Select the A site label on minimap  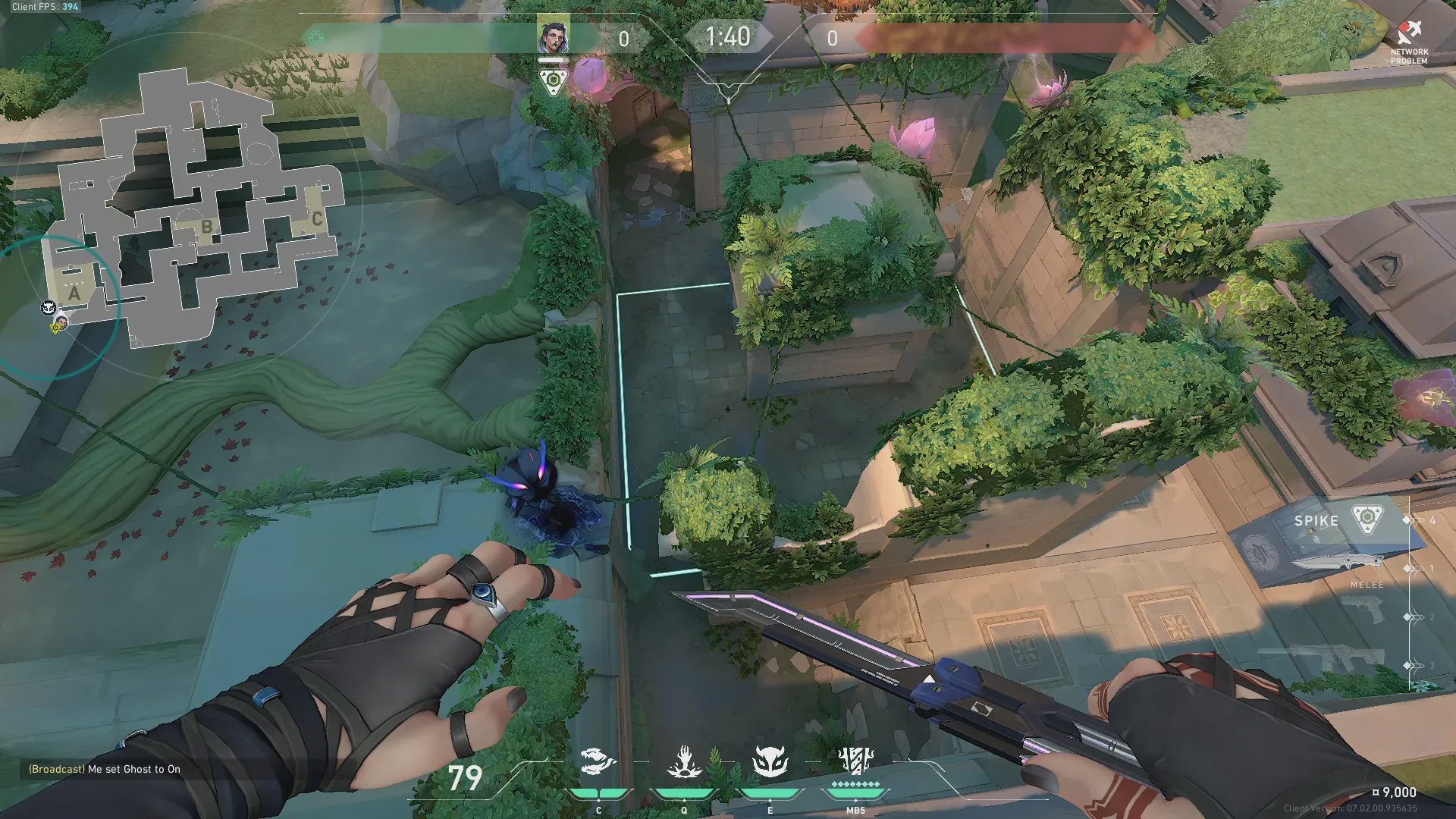pyautogui.click(x=74, y=293)
